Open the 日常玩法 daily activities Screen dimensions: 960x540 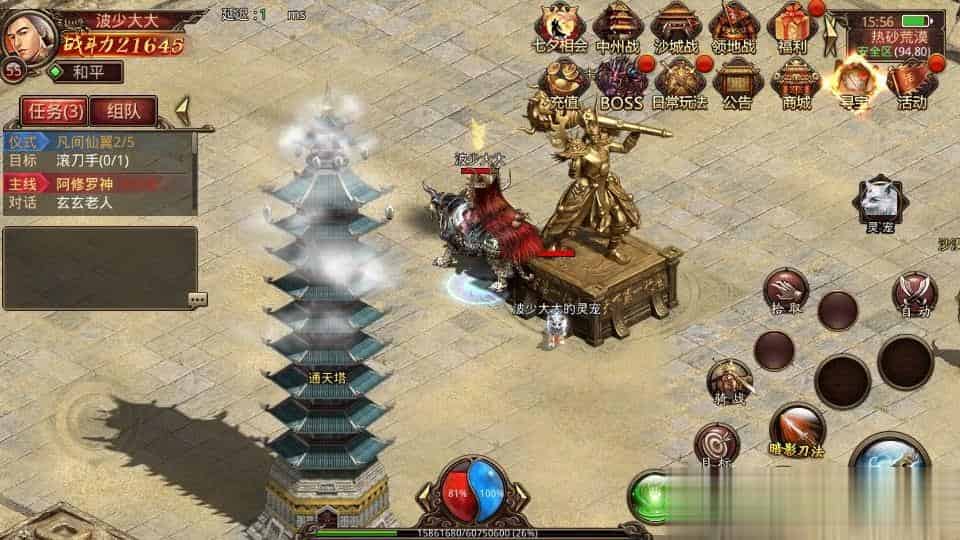click(679, 80)
